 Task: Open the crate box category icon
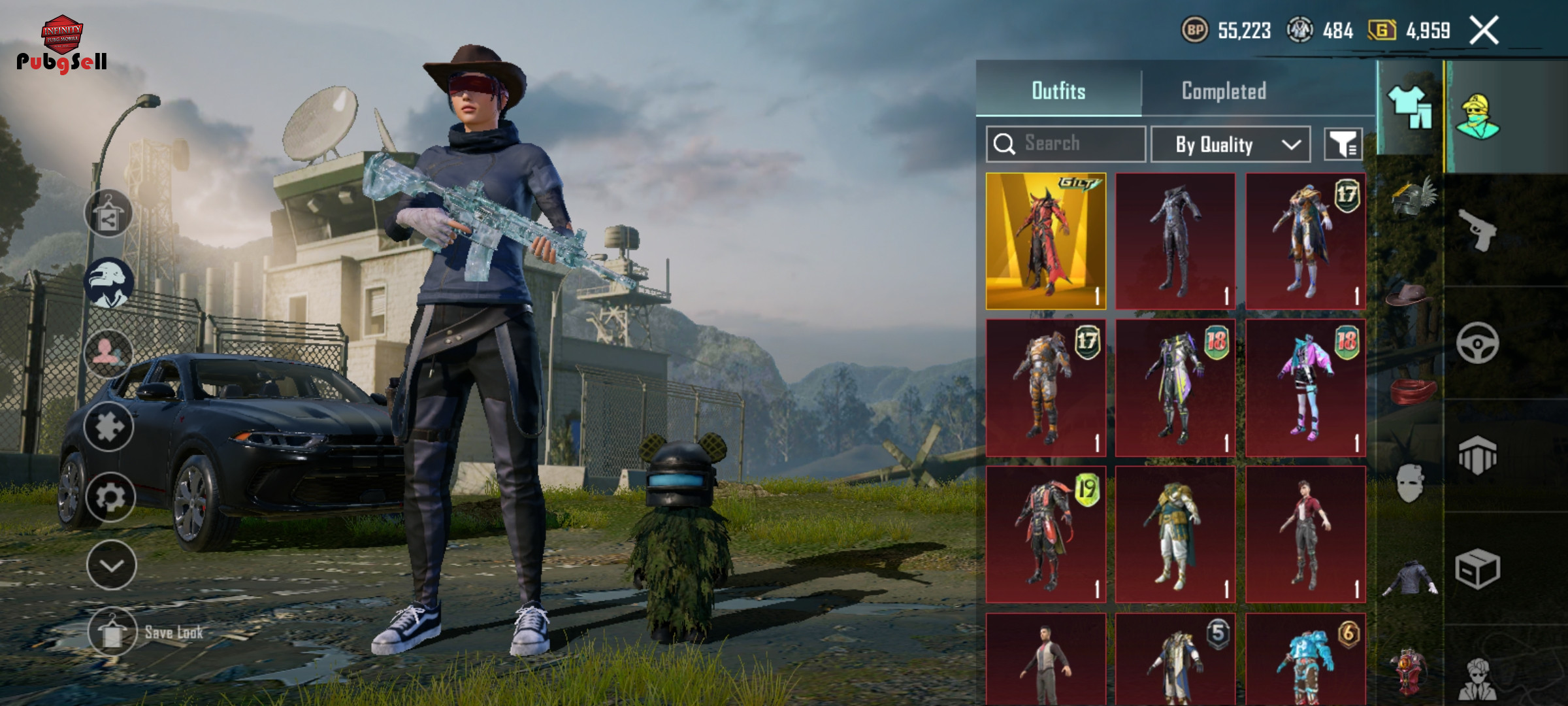(x=1478, y=569)
